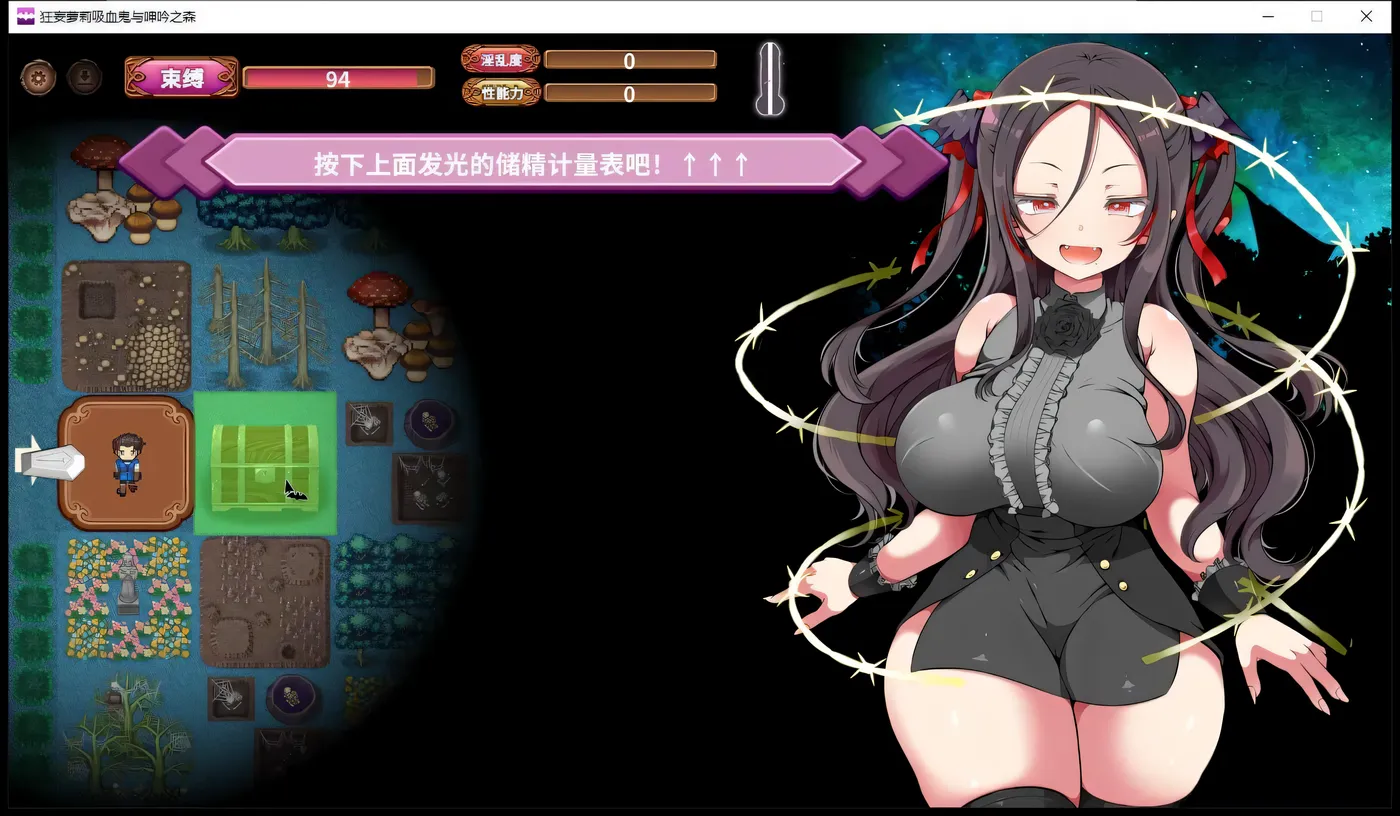Click the left arrow of the message banner
This screenshot has width=1400, height=816.
pos(175,163)
